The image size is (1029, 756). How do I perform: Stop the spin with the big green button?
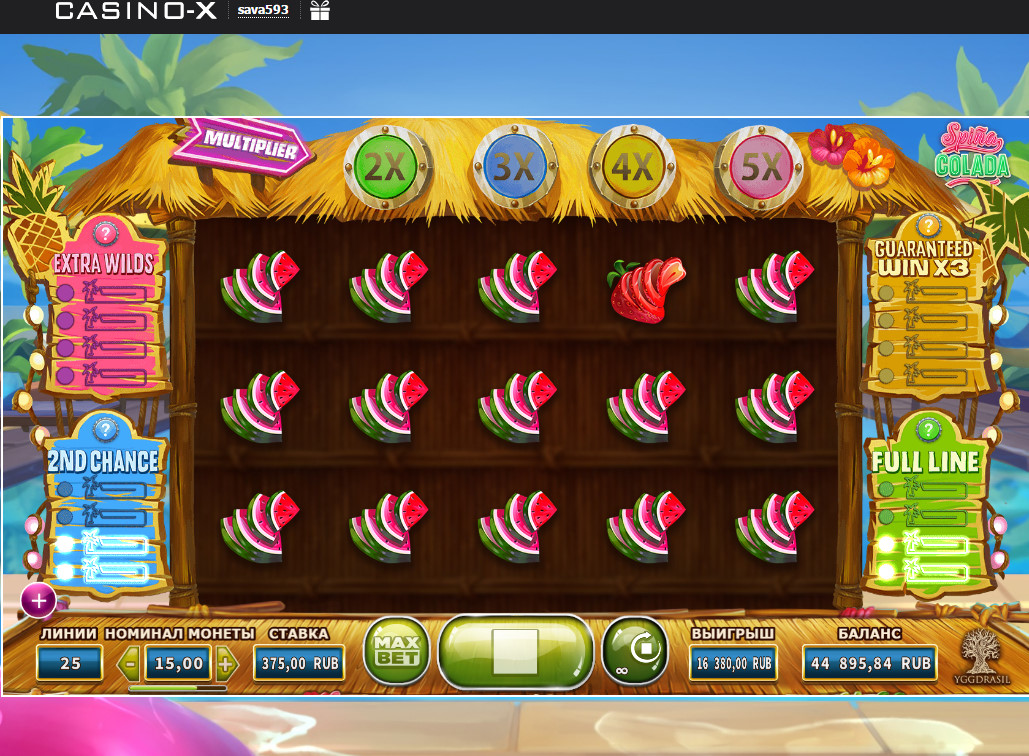pyautogui.click(x=515, y=652)
